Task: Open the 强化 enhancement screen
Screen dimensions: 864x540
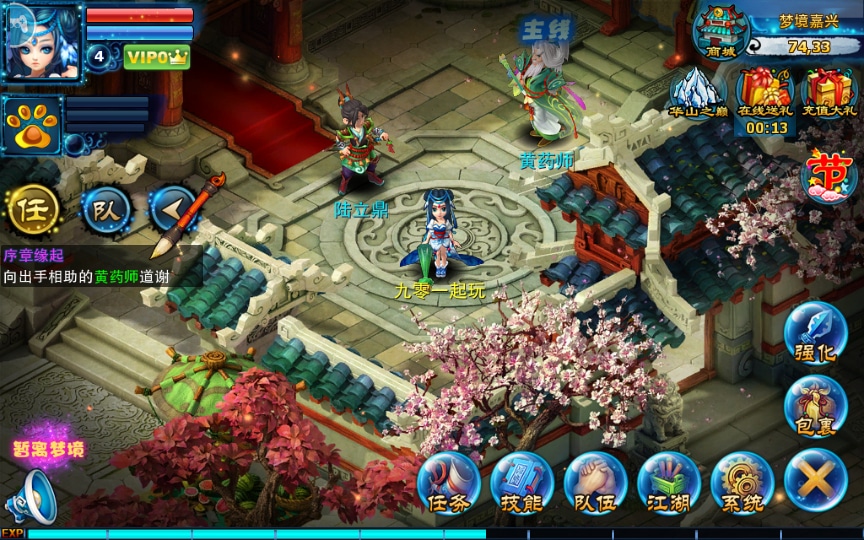Action: pos(815,335)
